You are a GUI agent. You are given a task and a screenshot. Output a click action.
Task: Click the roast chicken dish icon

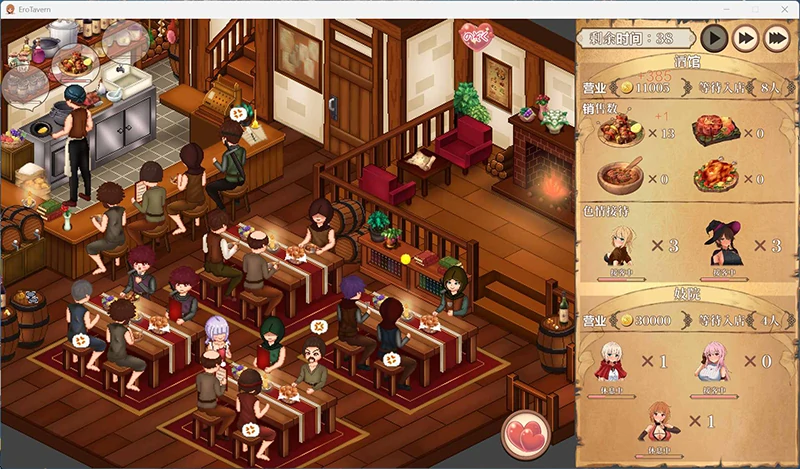pyautogui.click(x=717, y=175)
